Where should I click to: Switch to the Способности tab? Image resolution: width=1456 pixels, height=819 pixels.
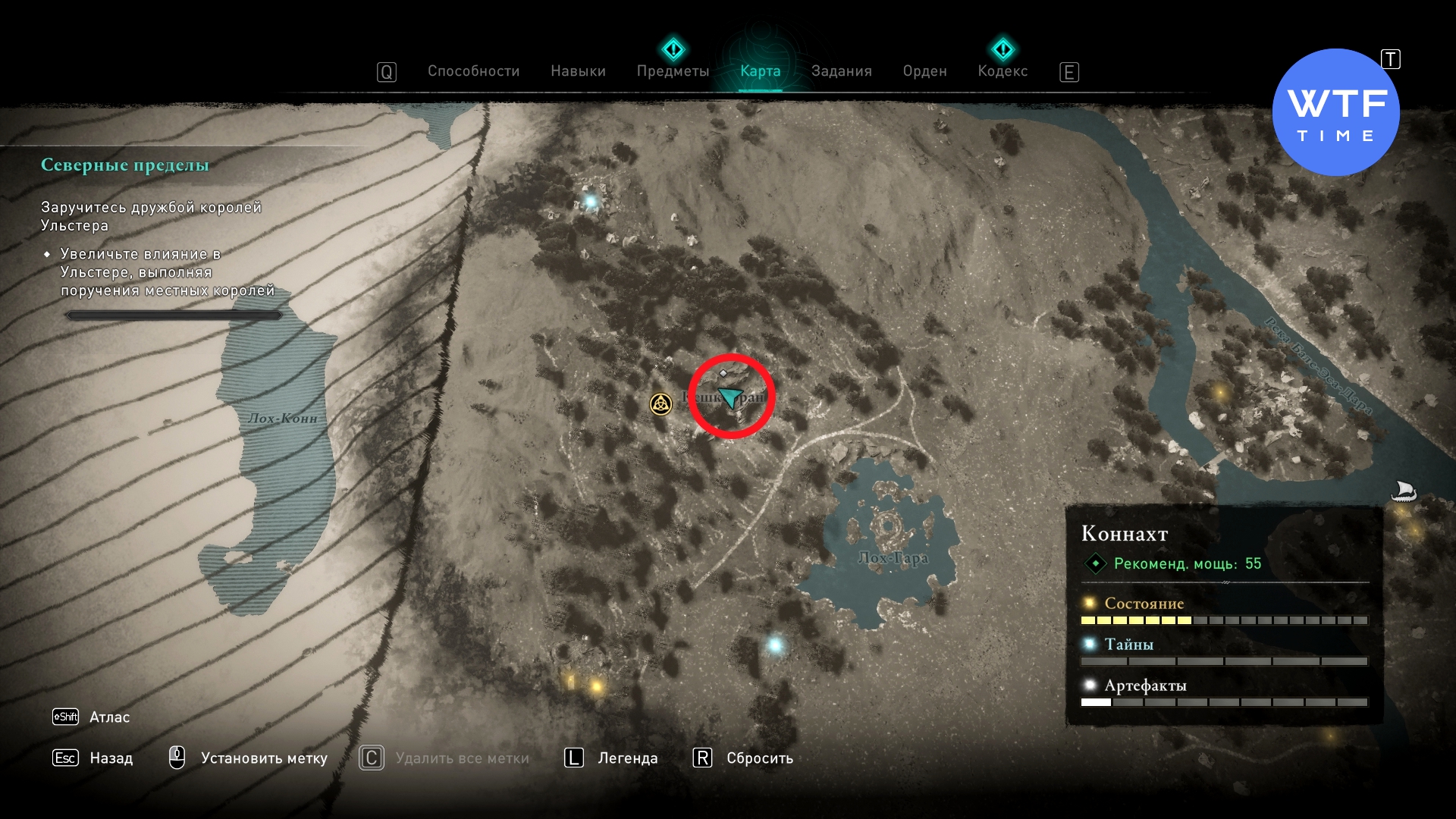tap(473, 71)
